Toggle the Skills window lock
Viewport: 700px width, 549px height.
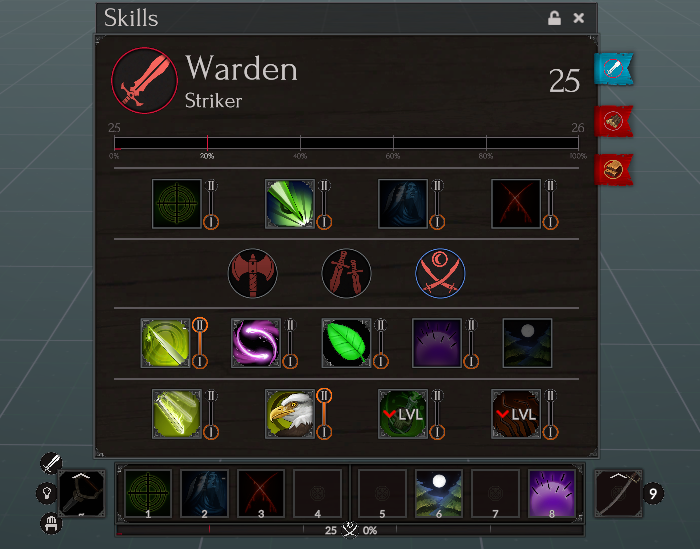[x=554, y=18]
